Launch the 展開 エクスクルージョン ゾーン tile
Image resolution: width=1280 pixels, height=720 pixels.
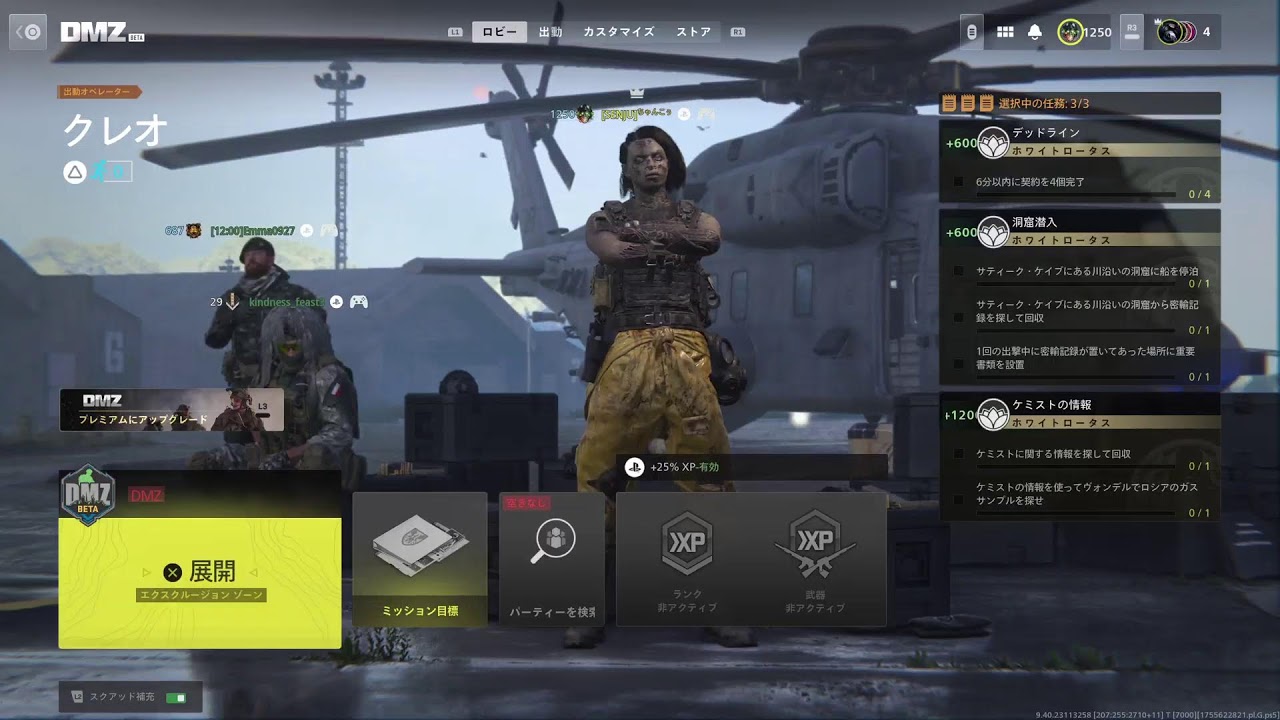200,572
